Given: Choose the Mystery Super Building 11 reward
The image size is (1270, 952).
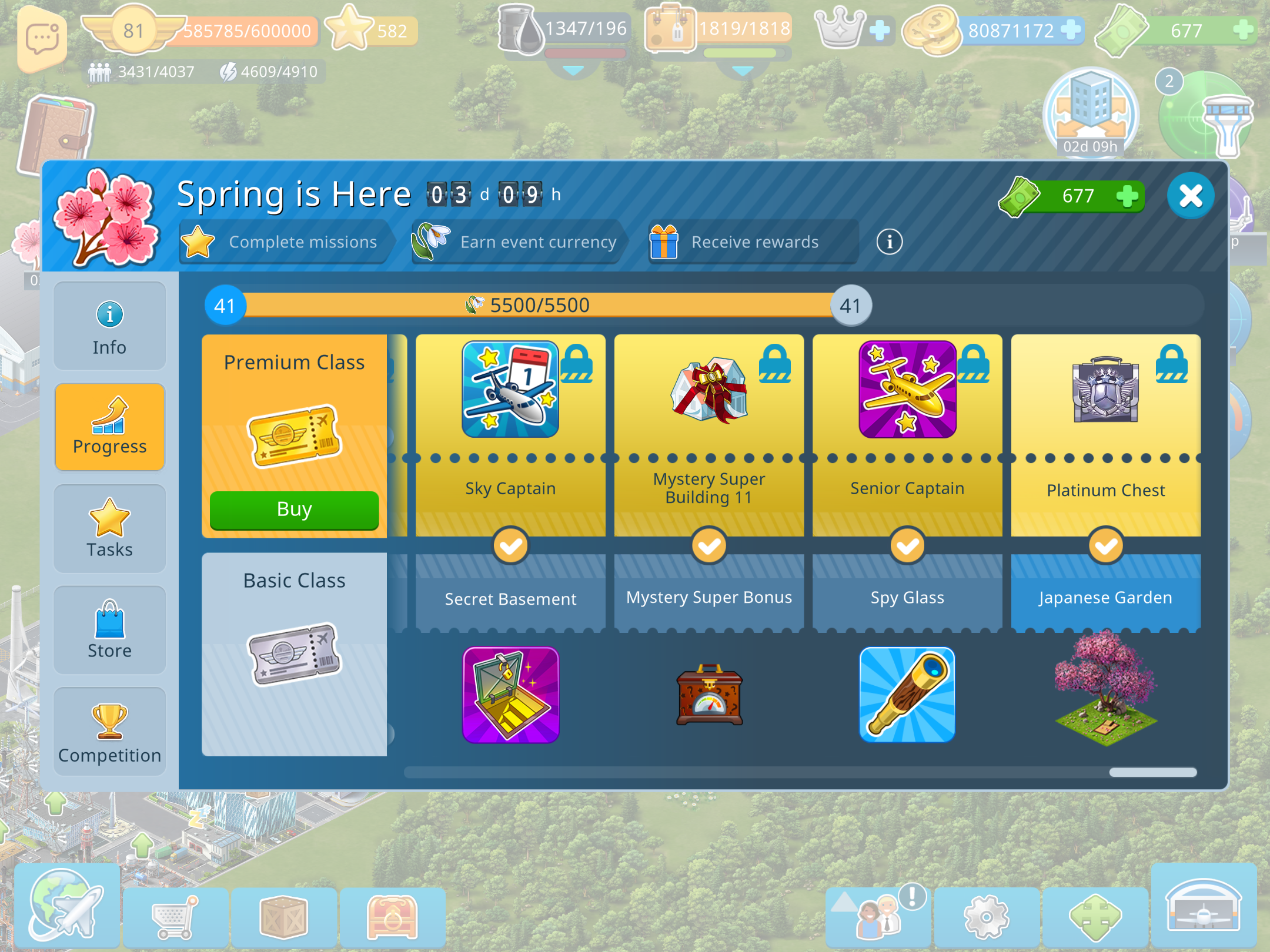Looking at the screenshot, I should point(709,390).
